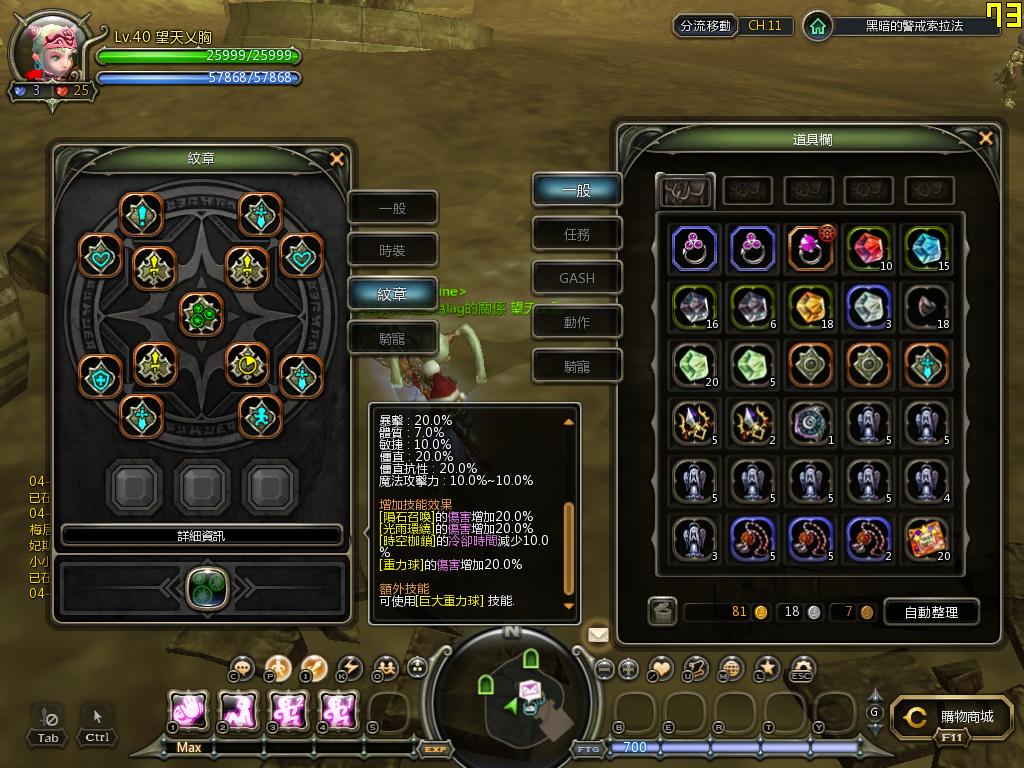Switch to the 動作 tab
1024x768 pixels.
[x=576, y=322]
